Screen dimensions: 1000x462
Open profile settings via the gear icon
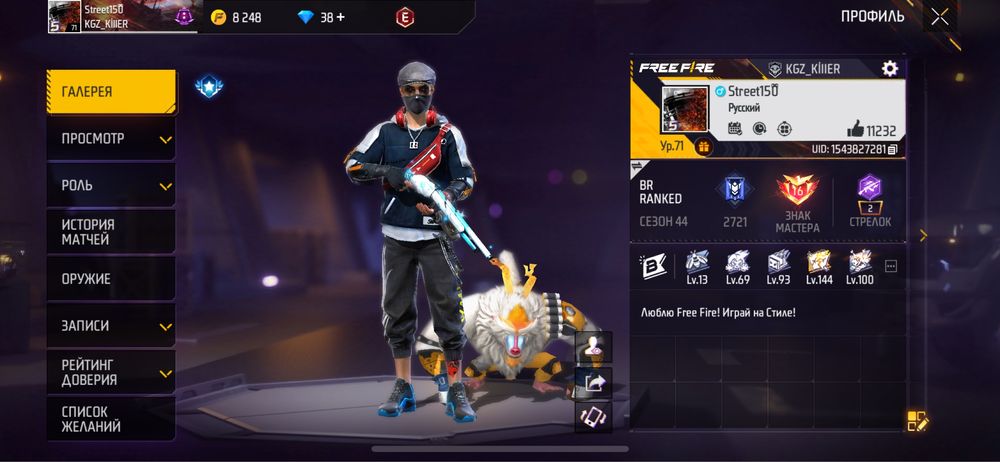(x=889, y=68)
